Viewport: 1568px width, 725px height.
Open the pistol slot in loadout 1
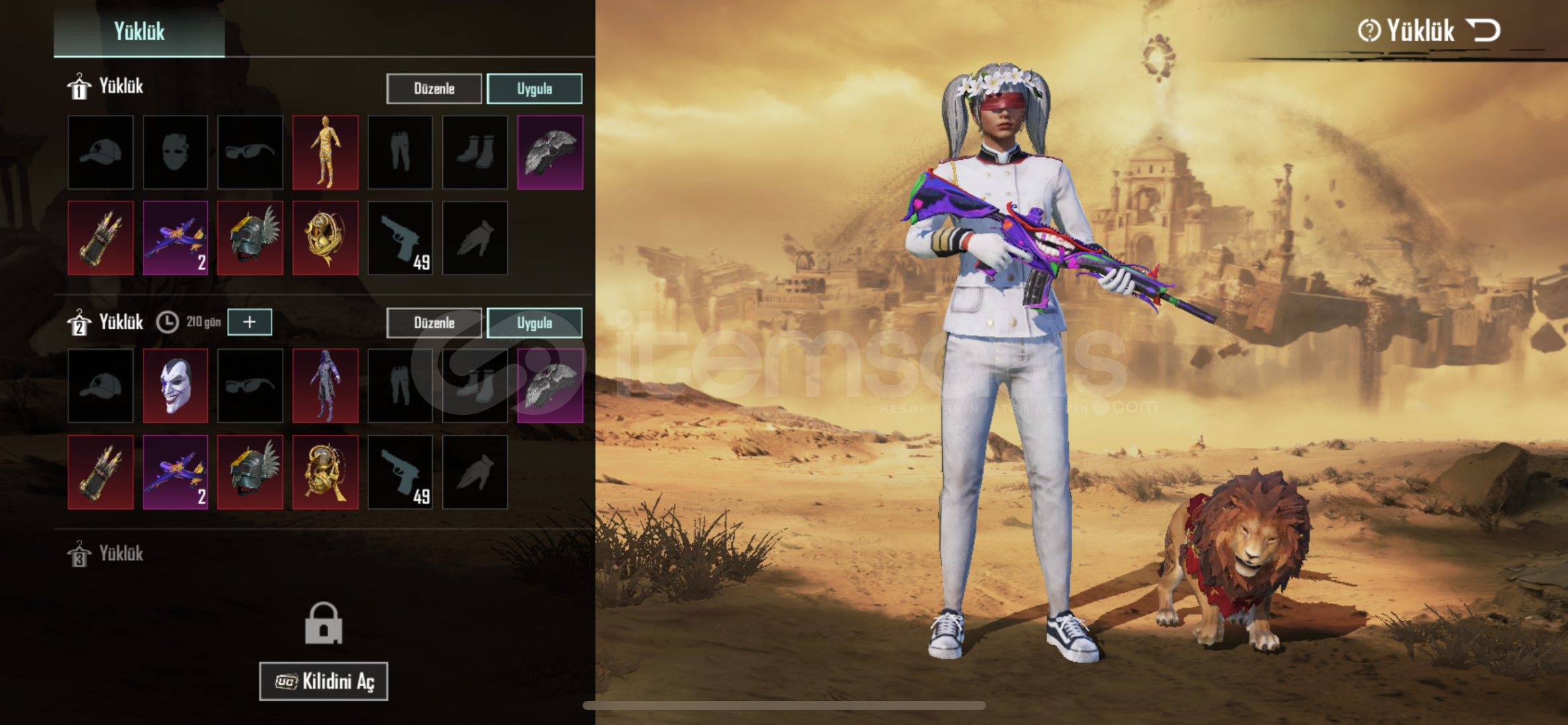pyautogui.click(x=401, y=238)
